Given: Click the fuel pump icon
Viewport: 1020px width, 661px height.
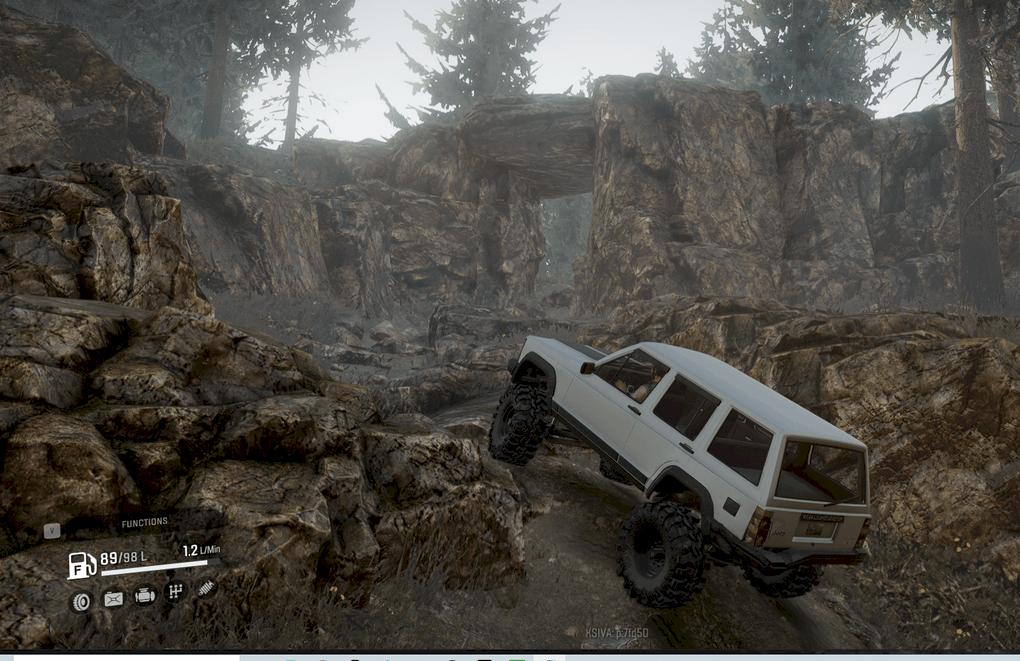Looking at the screenshot, I should [x=81, y=565].
